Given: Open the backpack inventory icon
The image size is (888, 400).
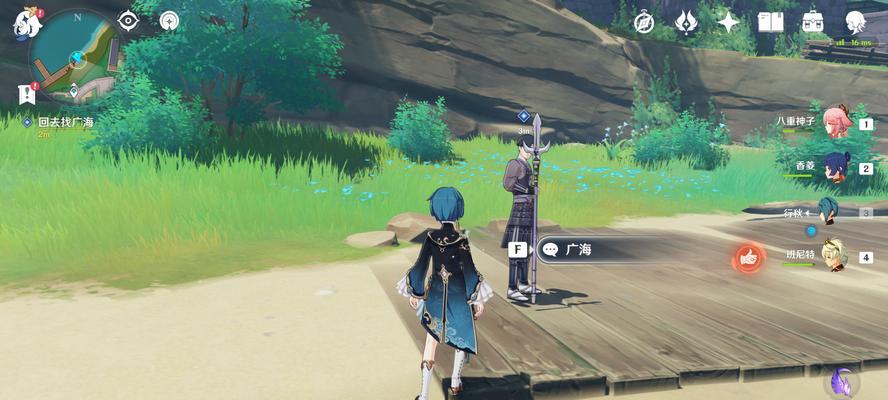Looking at the screenshot, I should click(813, 22).
